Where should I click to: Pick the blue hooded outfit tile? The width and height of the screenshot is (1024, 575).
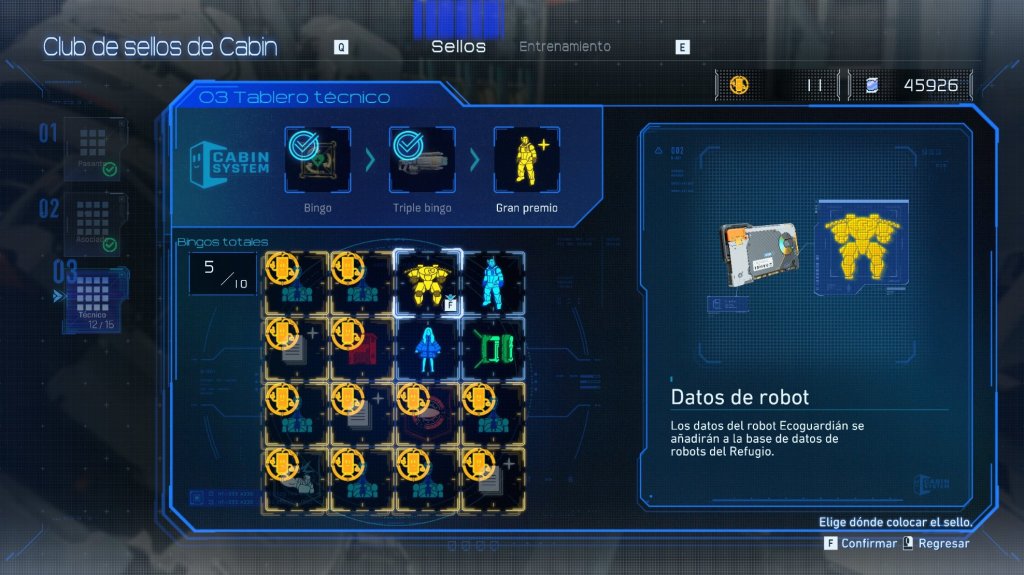(x=428, y=348)
